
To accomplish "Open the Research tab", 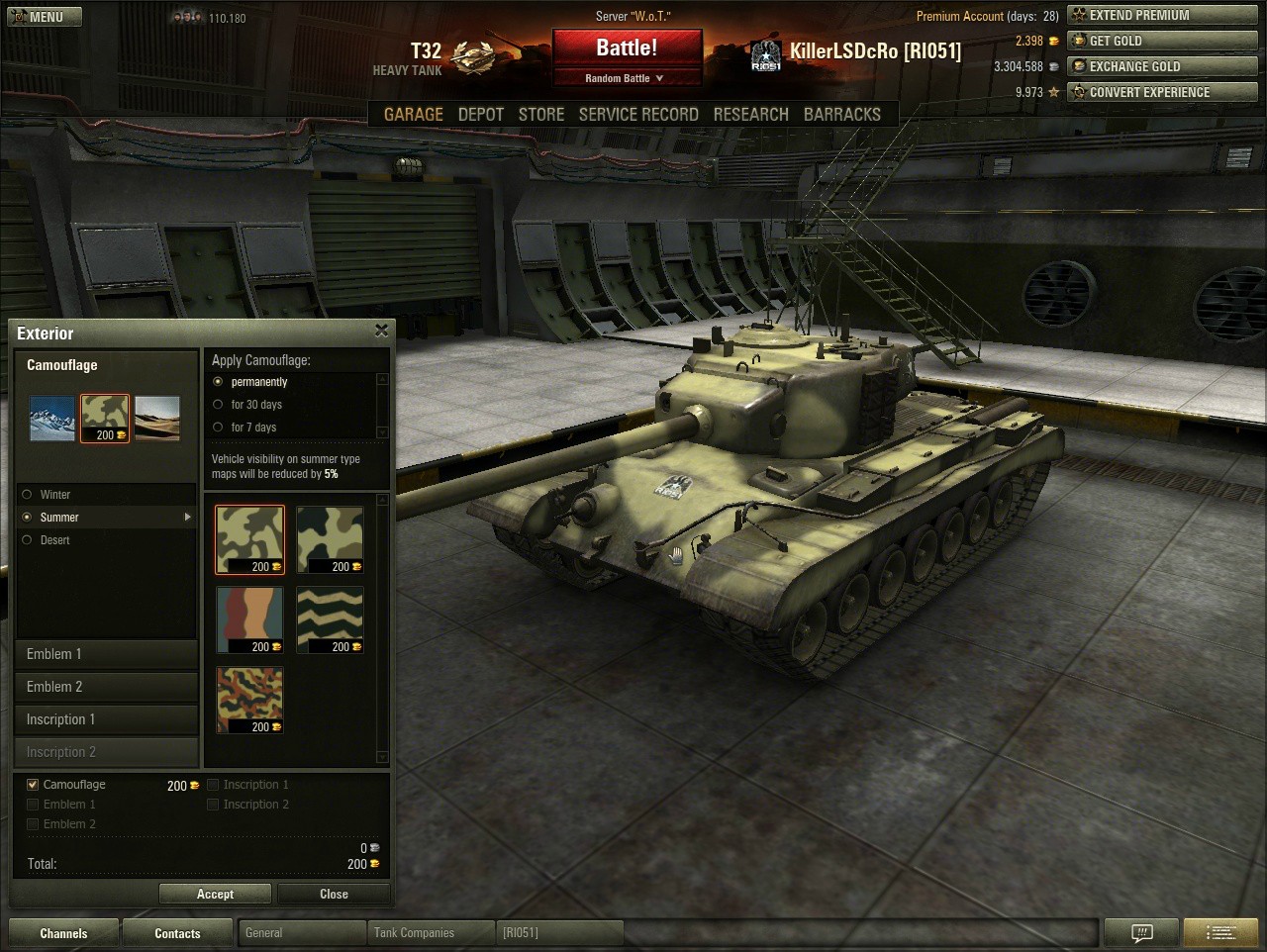I will [750, 115].
